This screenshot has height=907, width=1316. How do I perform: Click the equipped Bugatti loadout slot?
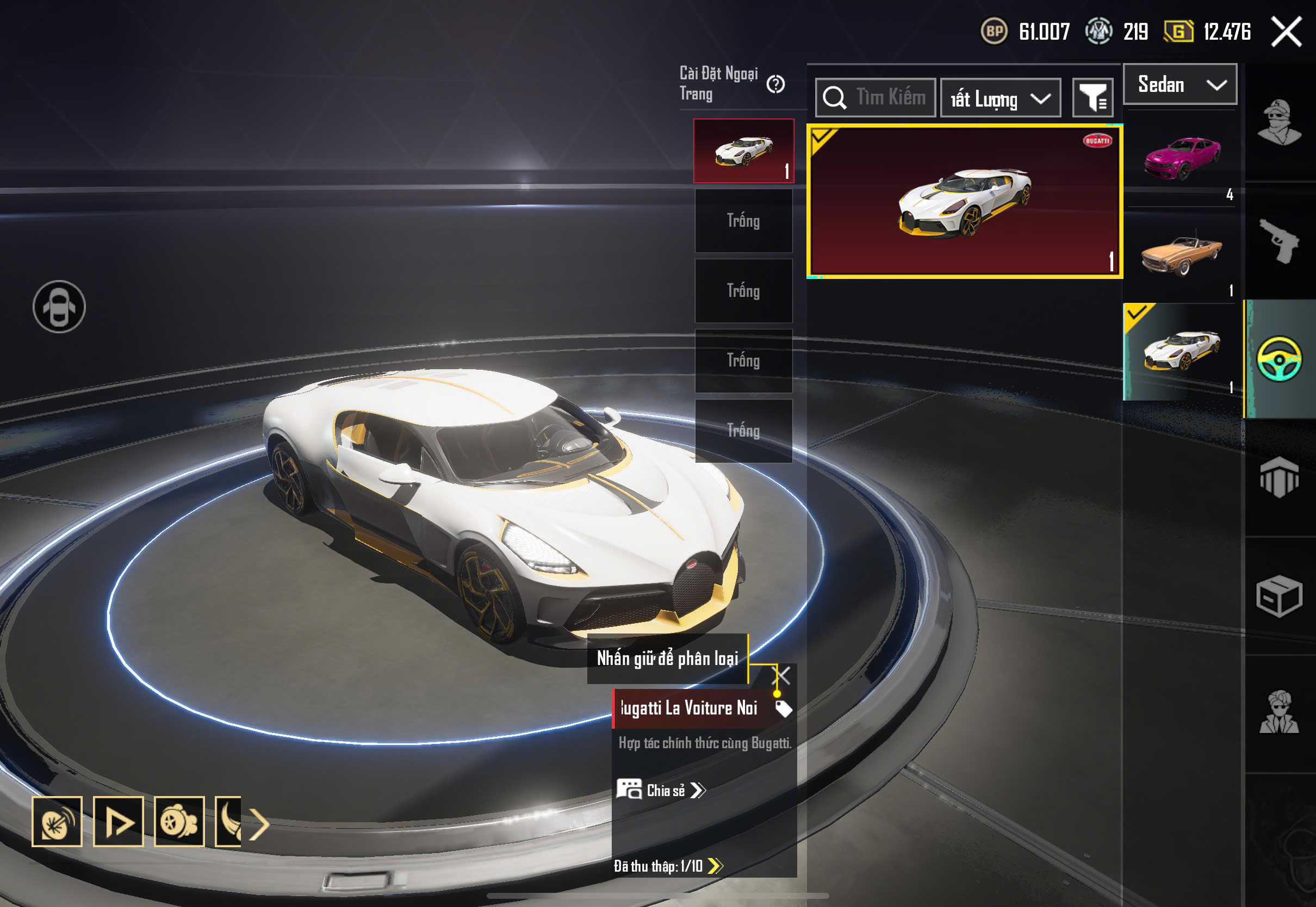tap(743, 151)
